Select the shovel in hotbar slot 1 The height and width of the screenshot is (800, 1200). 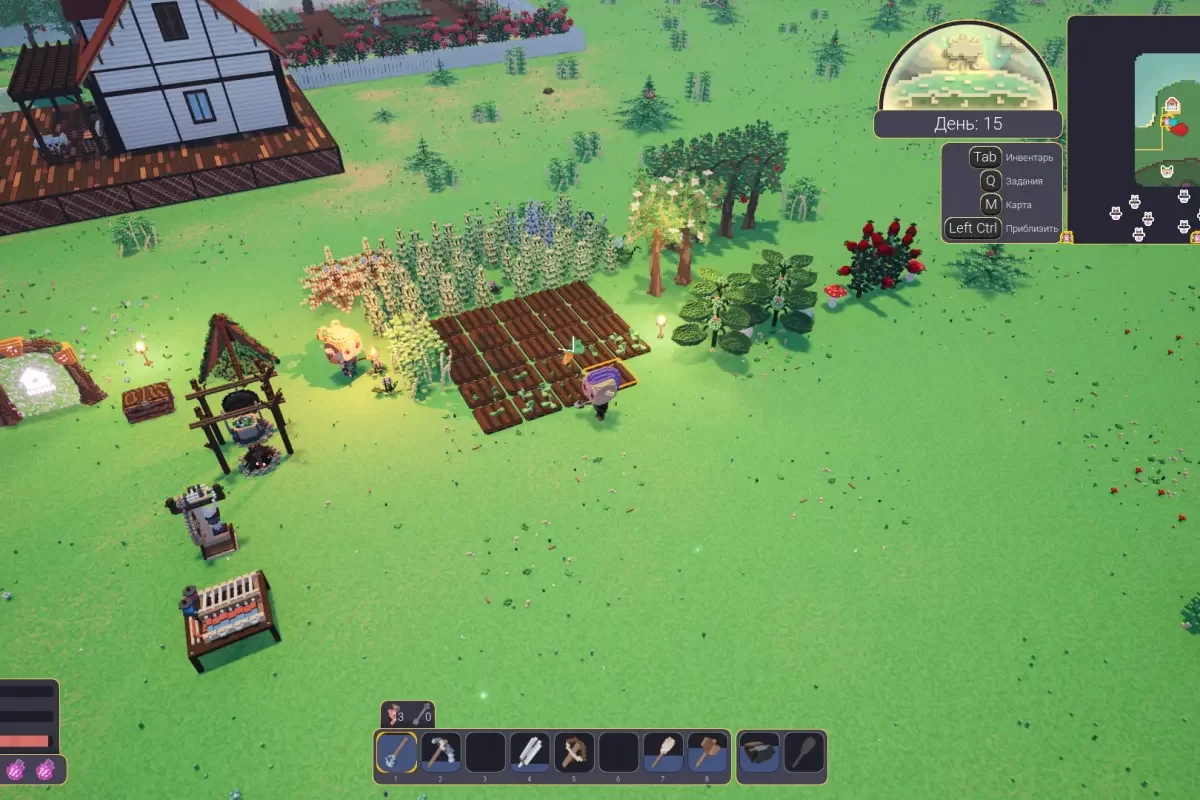tap(397, 752)
